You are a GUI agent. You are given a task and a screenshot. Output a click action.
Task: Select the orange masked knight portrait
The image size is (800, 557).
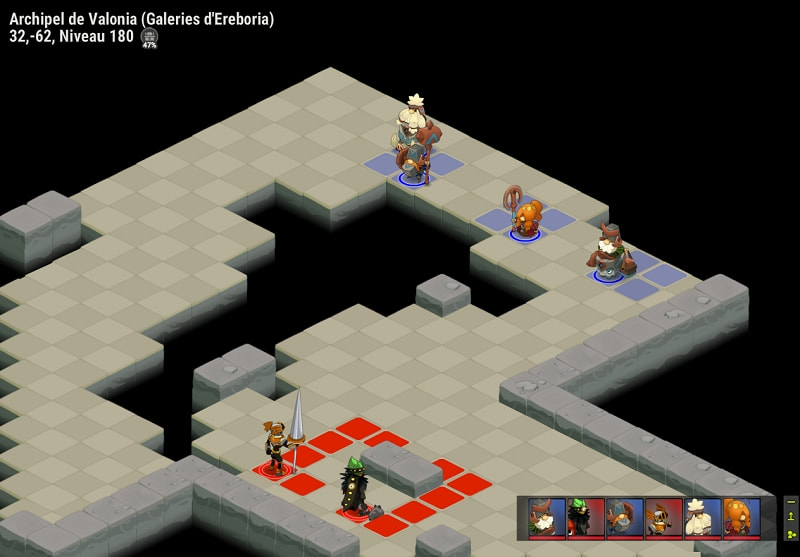[664, 517]
